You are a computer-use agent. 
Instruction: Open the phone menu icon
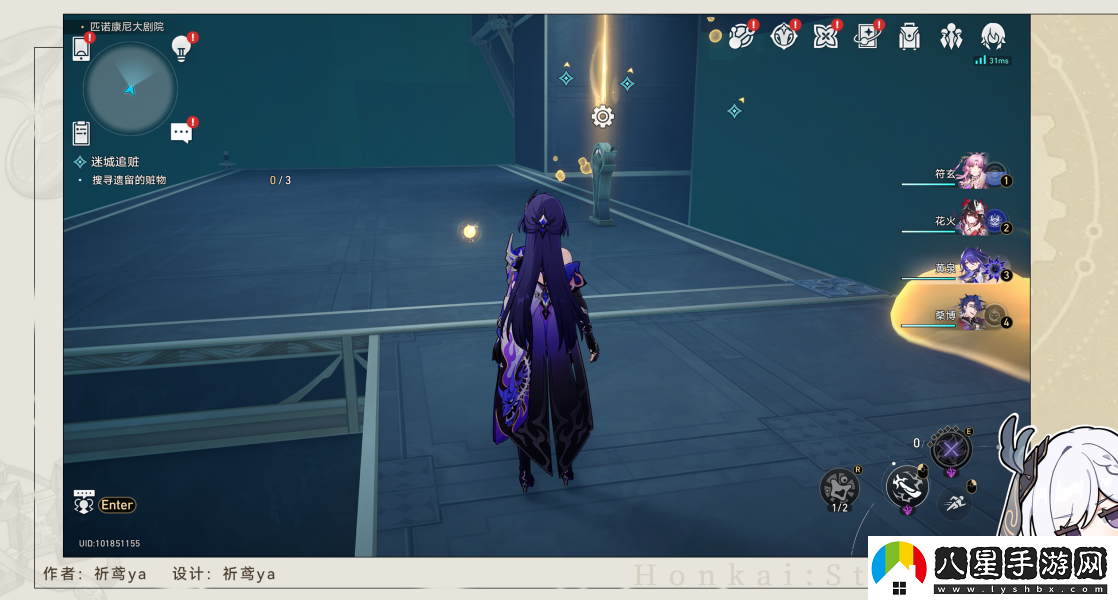(81, 48)
